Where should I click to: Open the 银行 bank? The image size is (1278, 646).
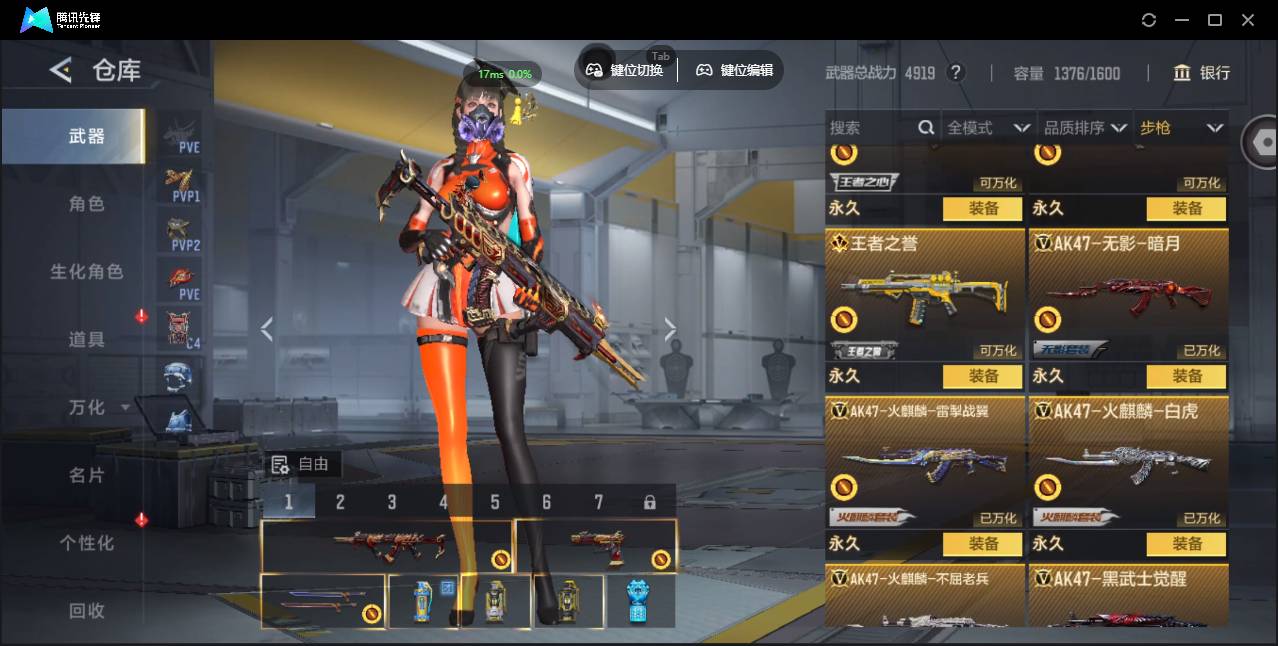pyautogui.click(x=1202, y=73)
